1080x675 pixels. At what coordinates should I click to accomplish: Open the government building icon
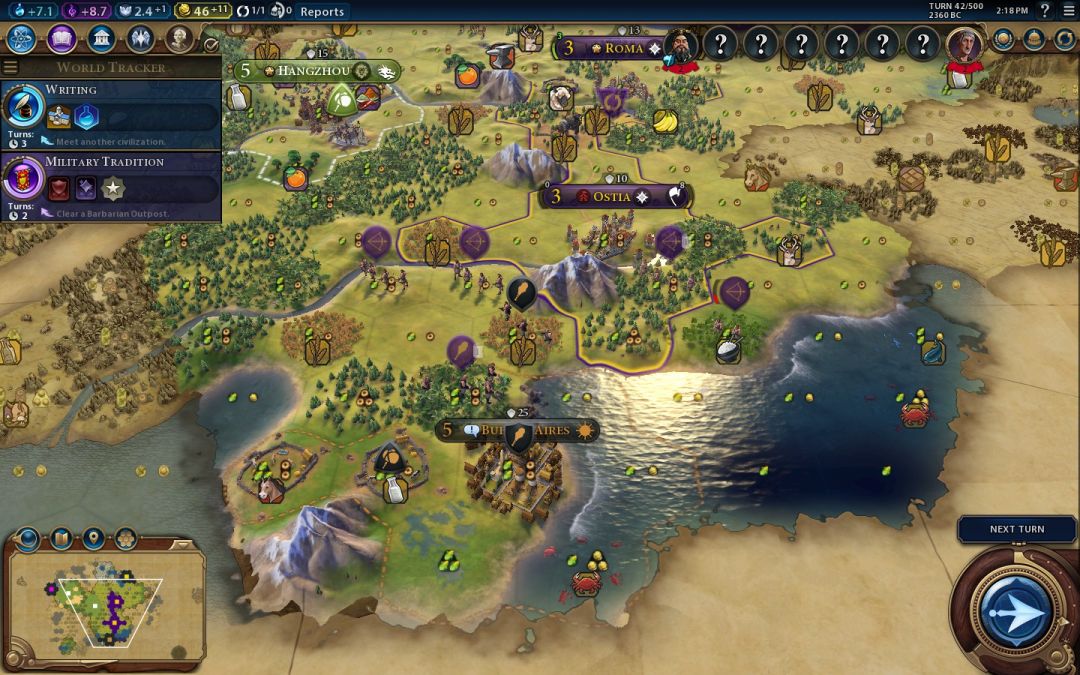[x=100, y=39]
